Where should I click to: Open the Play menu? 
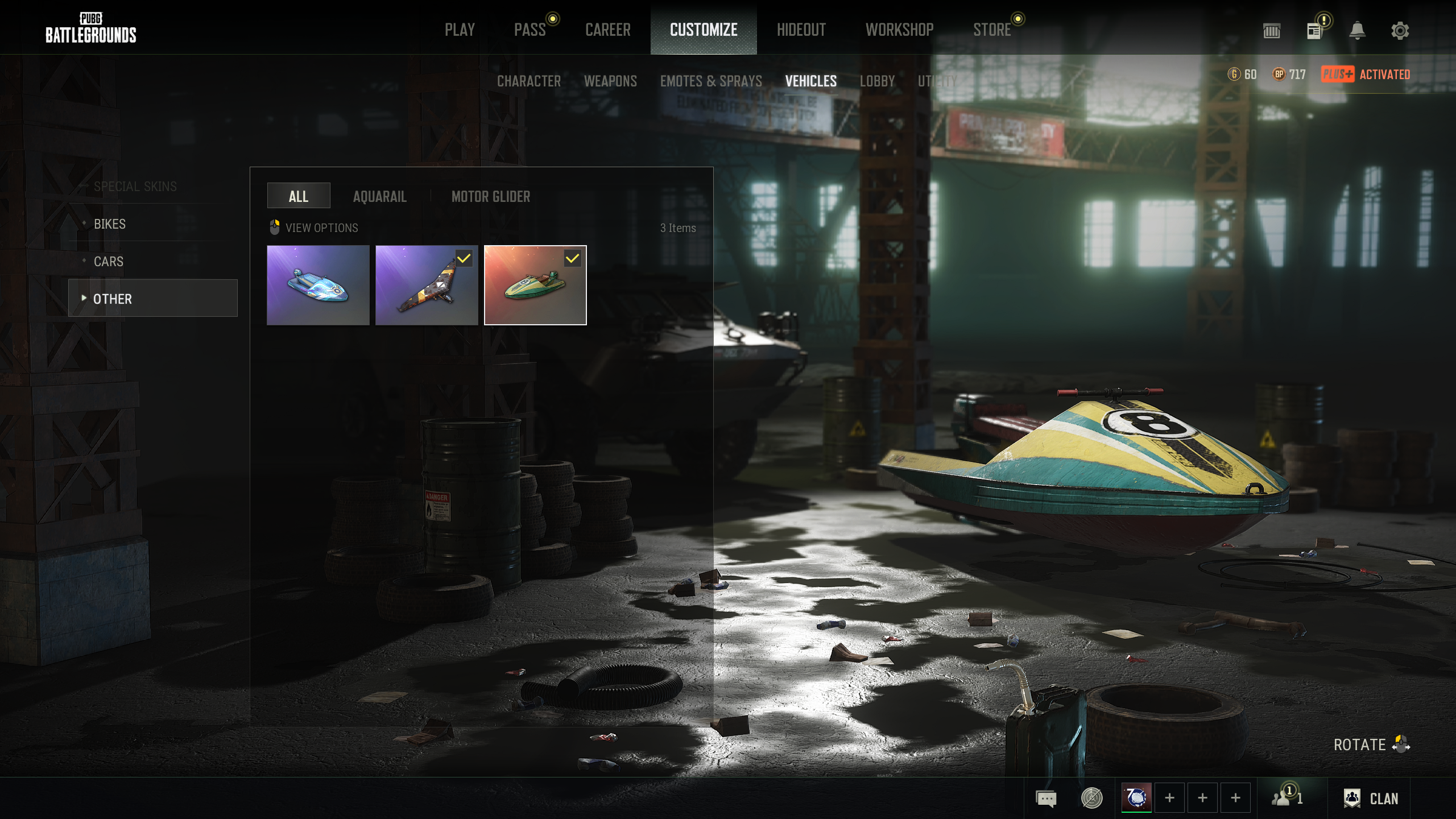click(x=460, y=30)
